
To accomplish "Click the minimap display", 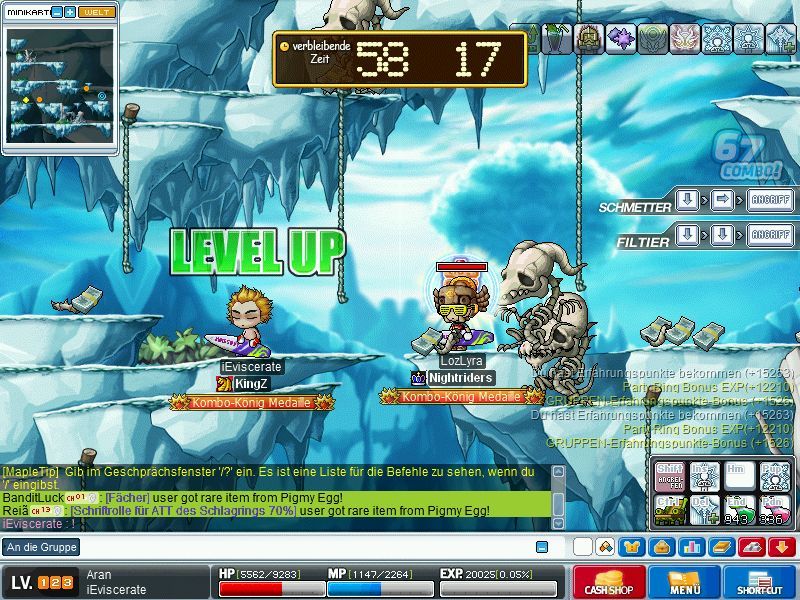I will pyautogui.click(x=60, y=88).
